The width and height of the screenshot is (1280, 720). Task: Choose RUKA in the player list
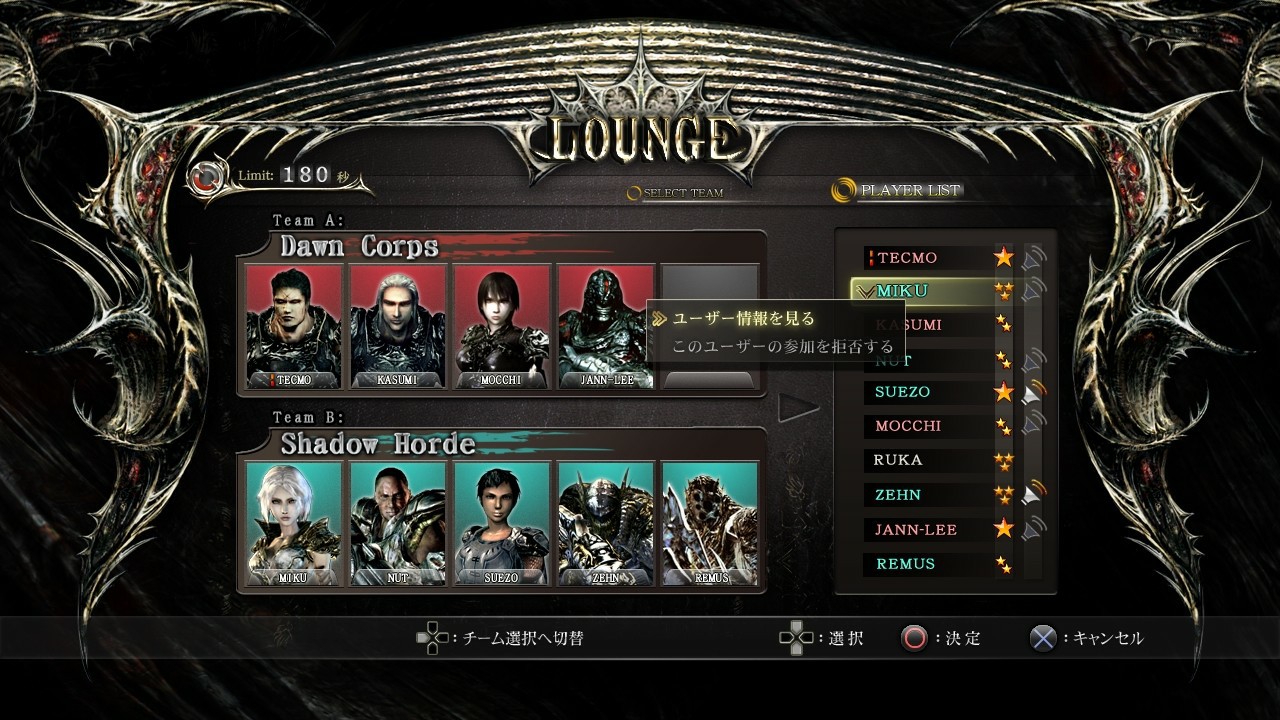point(898,460)
